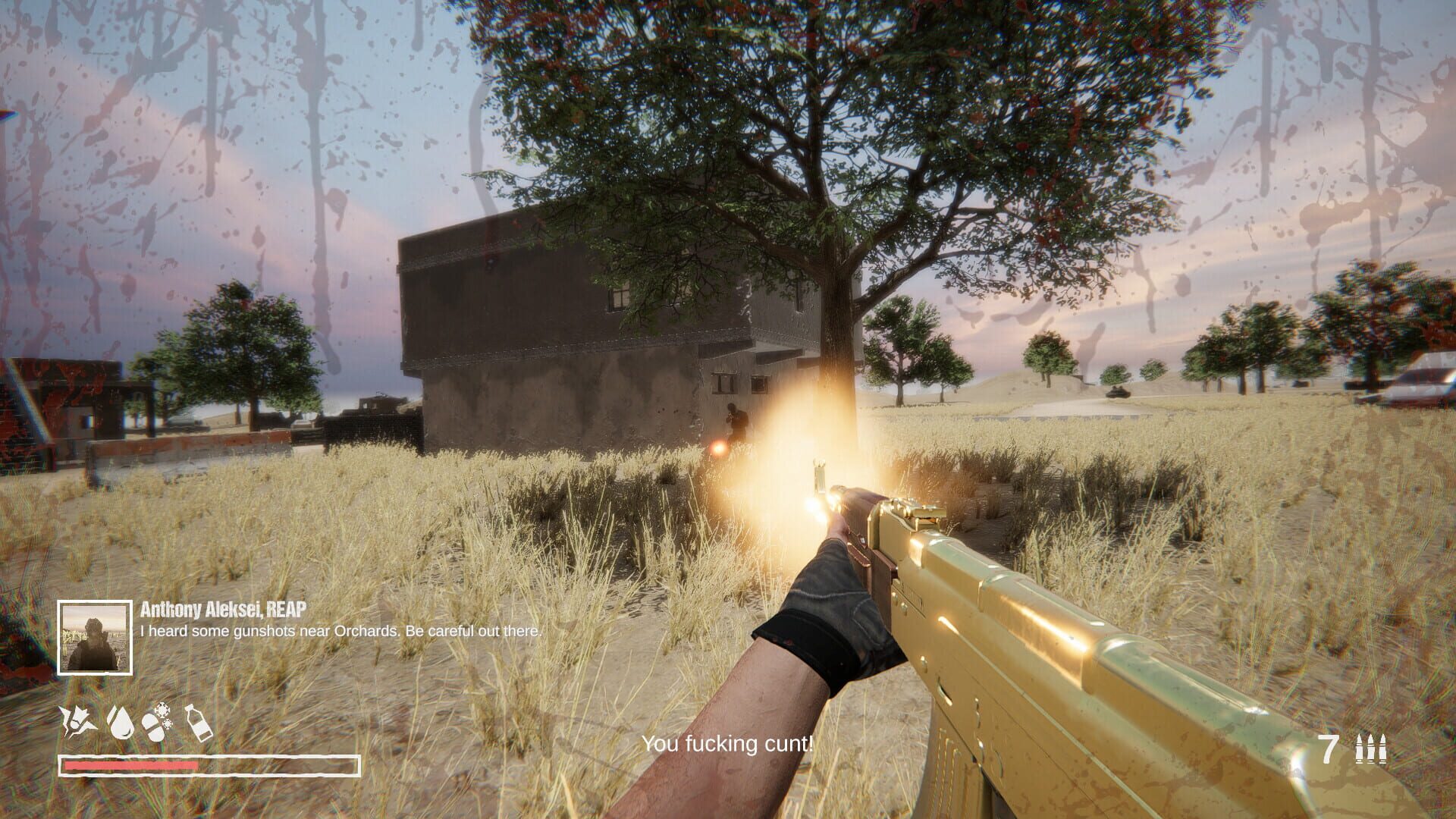Expand the status icons row
This screenshot has height=819, width=1456.
[x=136, y=720]
